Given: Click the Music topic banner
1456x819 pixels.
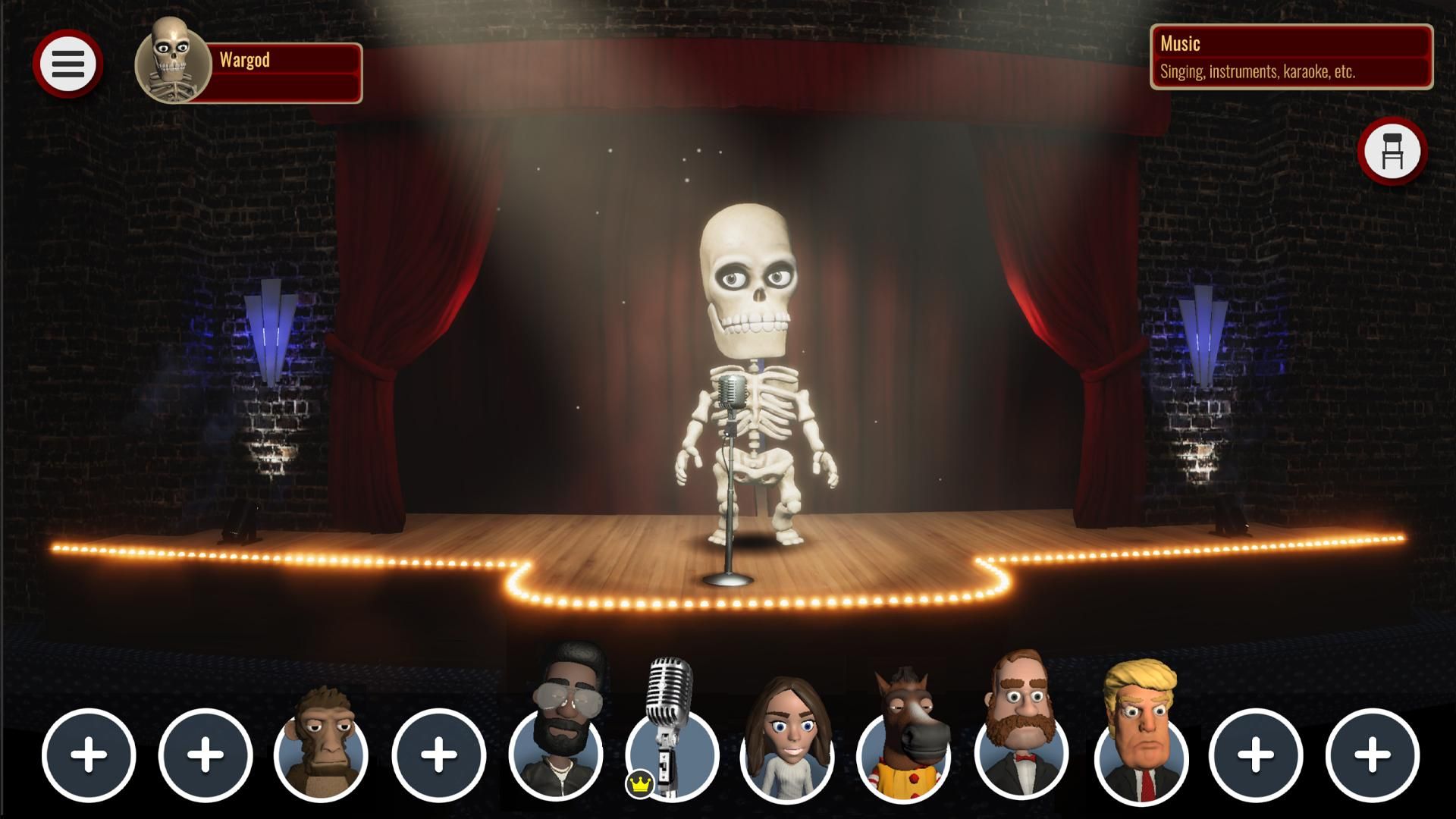Looking at the screenshot, I should [1289, 44].
